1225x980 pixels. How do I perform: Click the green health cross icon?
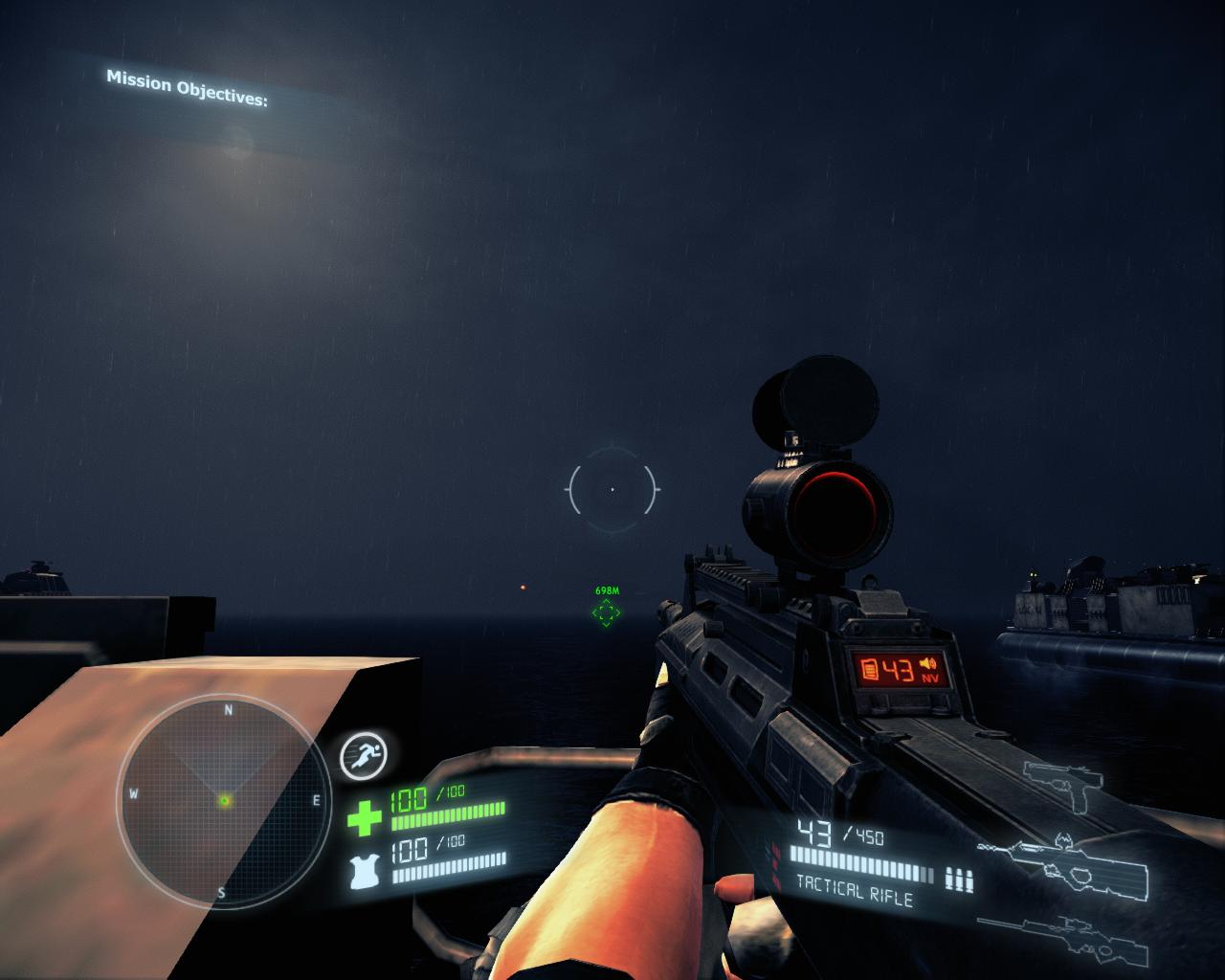(x=364, y=817)
